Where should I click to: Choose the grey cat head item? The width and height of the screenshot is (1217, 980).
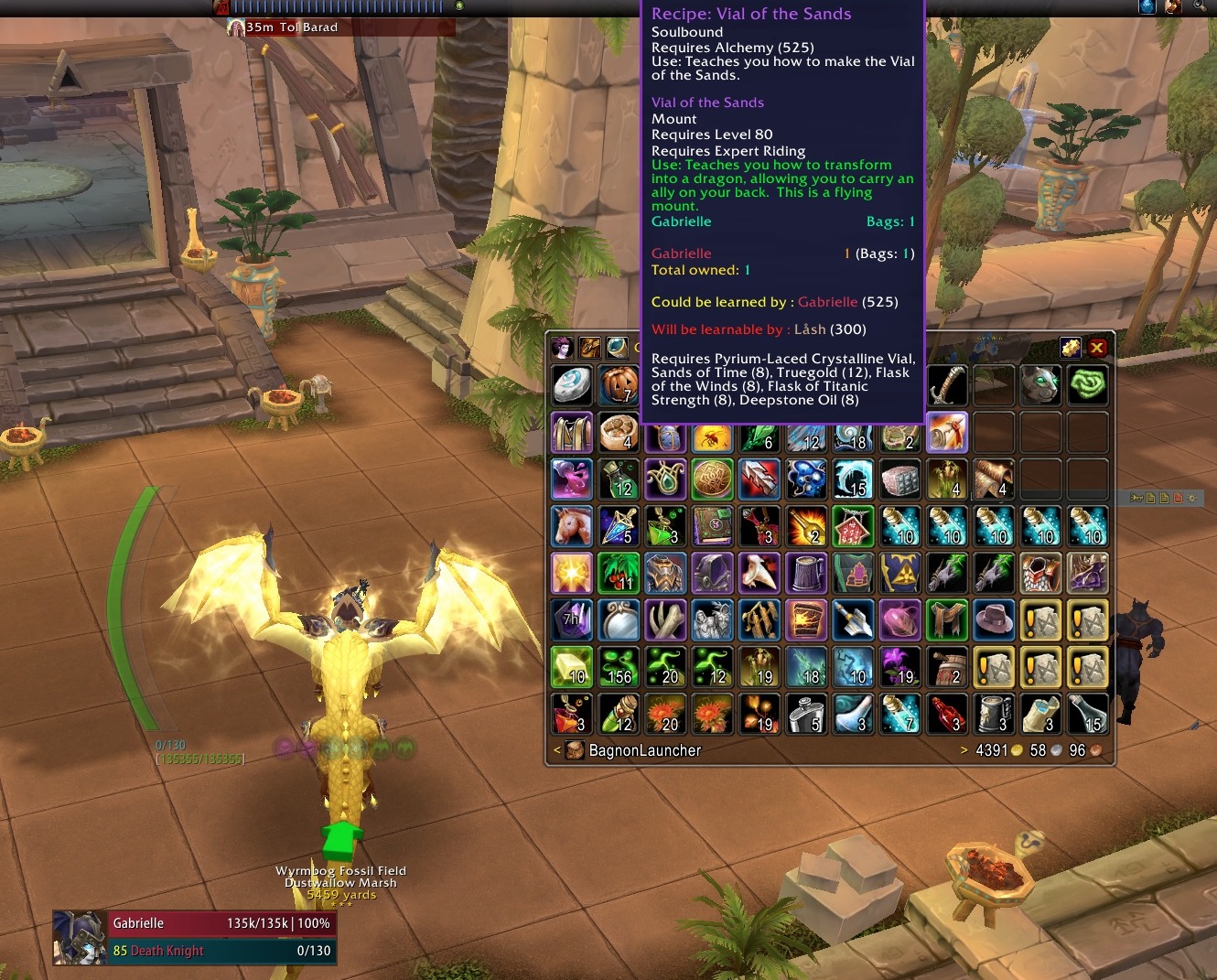(1040, 385)
